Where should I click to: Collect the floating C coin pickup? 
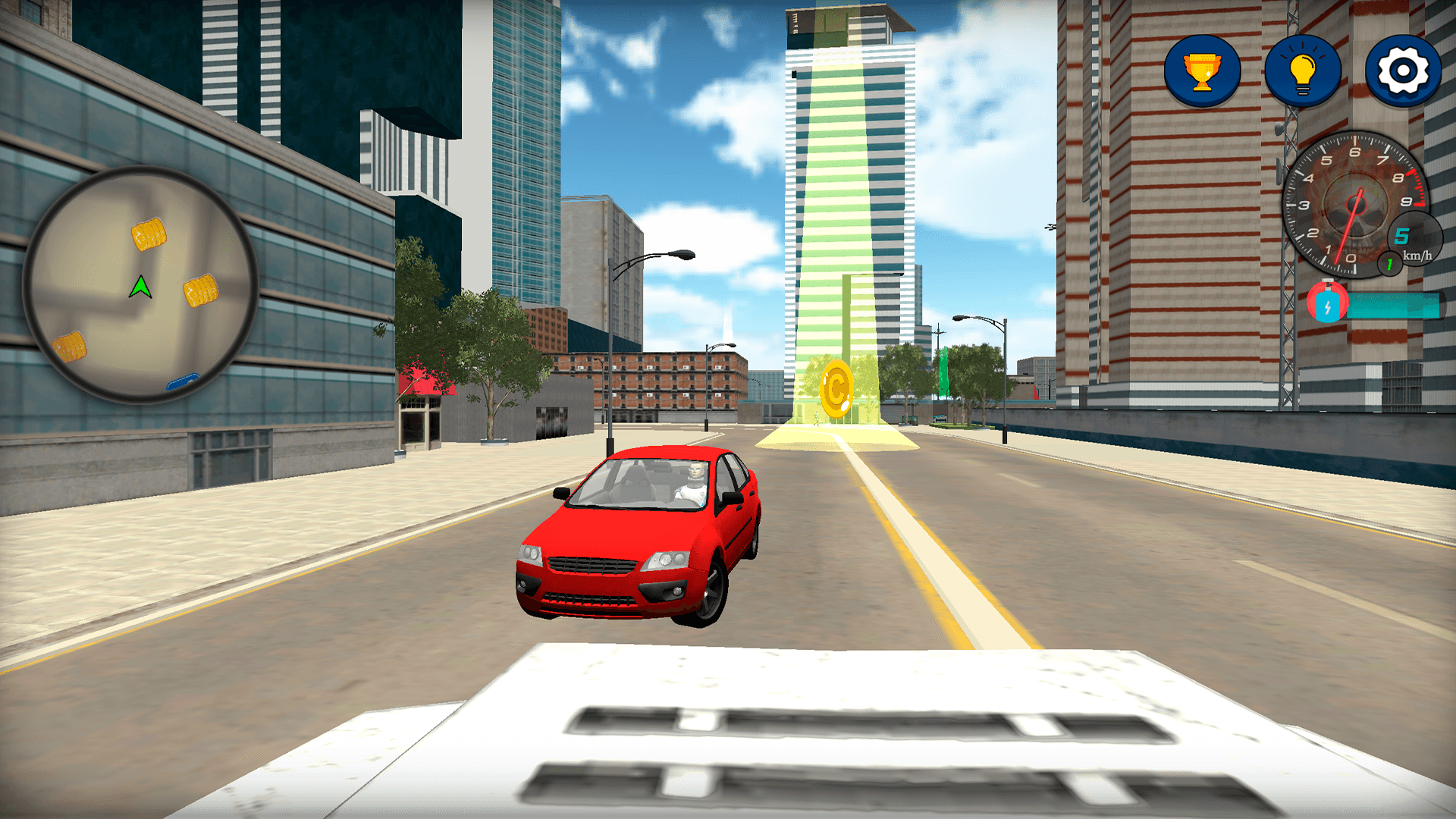[x=837, y=388]
